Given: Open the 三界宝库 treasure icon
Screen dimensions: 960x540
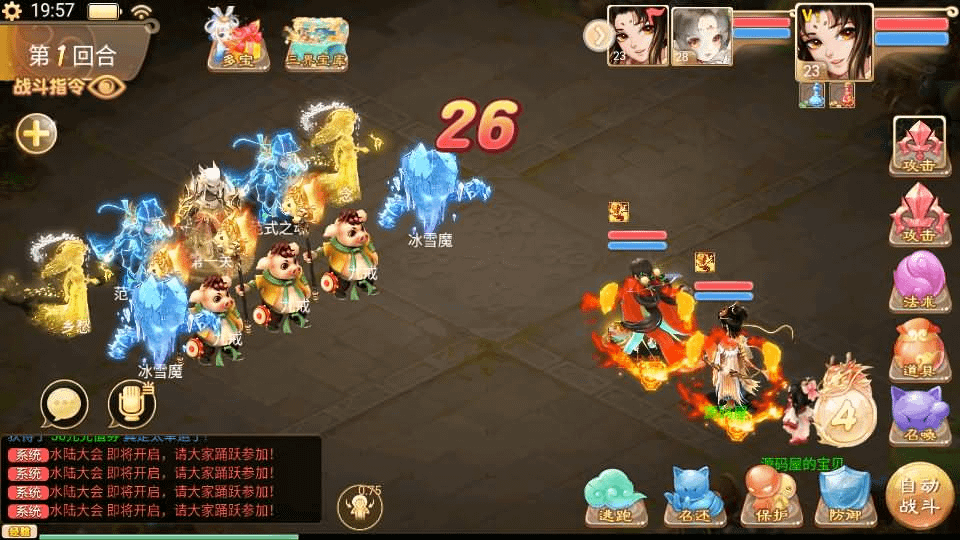Looking at the screenshot, I should (x=314, y=44).
